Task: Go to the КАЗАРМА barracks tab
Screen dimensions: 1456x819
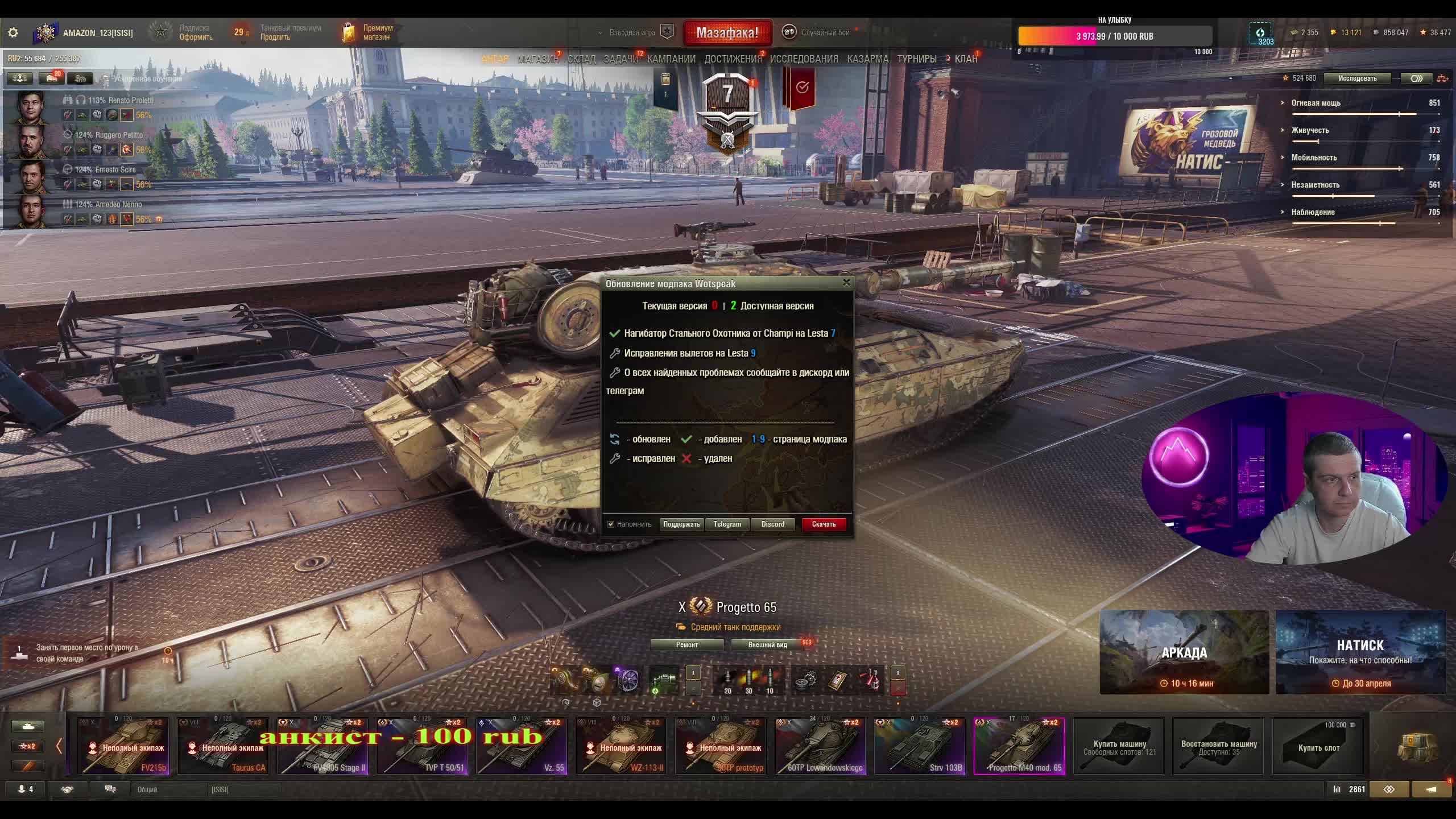Action: (x=867, y=59)
